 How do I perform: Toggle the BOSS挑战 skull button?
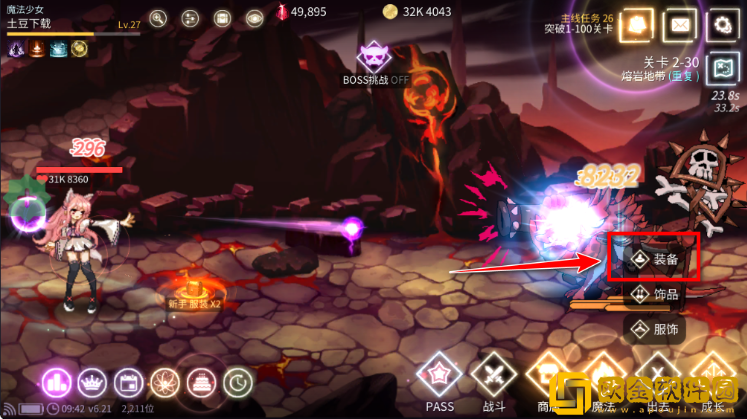click(374, 58)
